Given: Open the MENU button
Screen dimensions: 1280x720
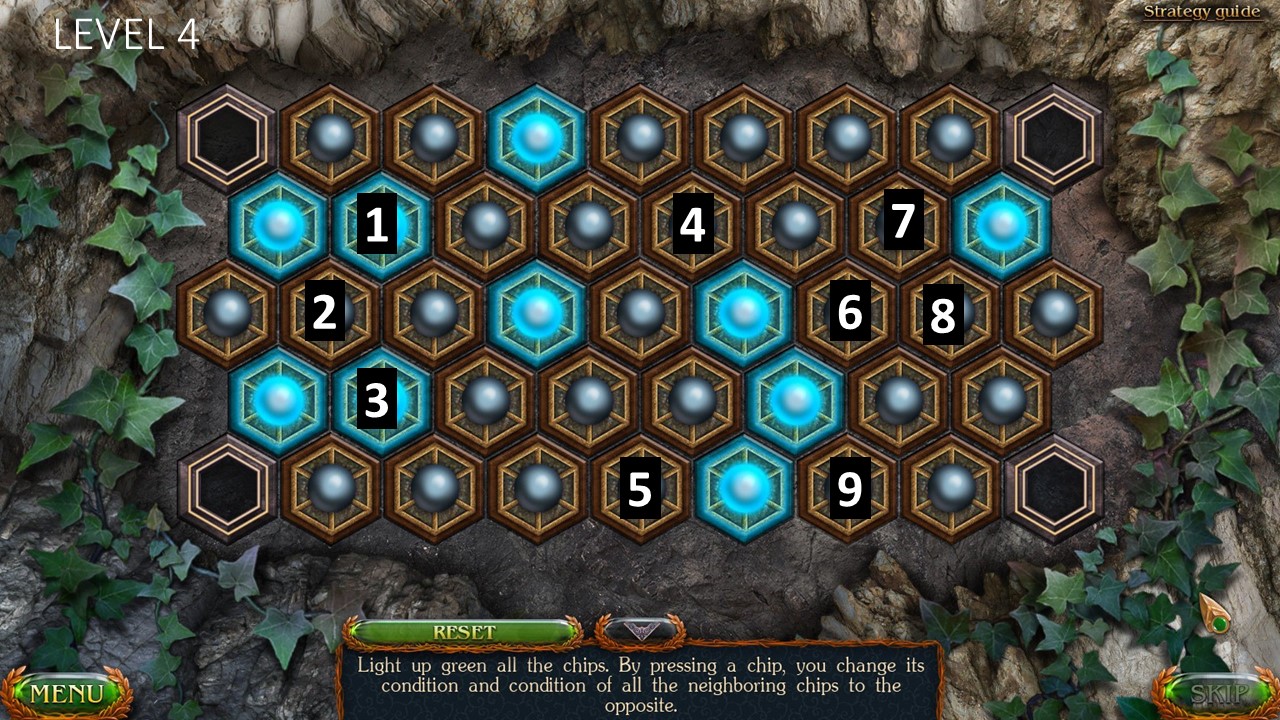Looking at the screenshot, I should (x=67, y=692).
